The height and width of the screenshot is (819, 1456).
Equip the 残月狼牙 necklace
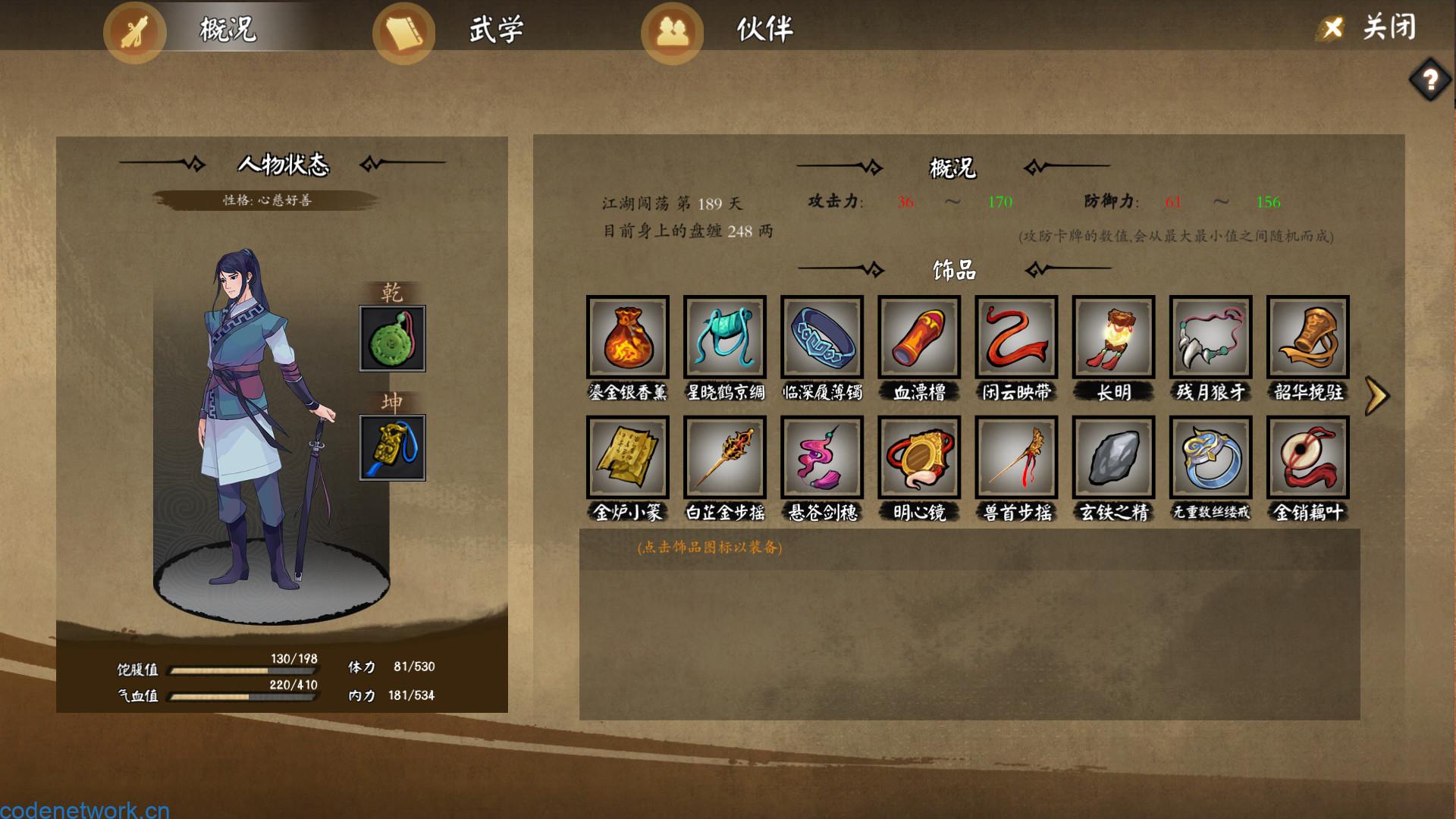tap(1210, 337)
